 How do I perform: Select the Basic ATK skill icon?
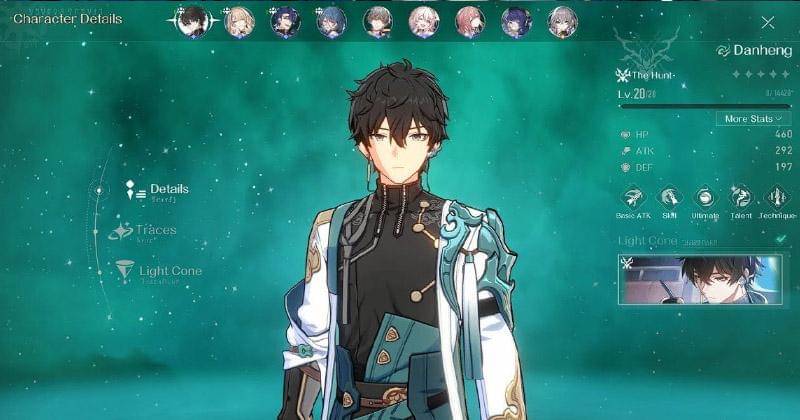pyautogui.click(x=633, y=197)
